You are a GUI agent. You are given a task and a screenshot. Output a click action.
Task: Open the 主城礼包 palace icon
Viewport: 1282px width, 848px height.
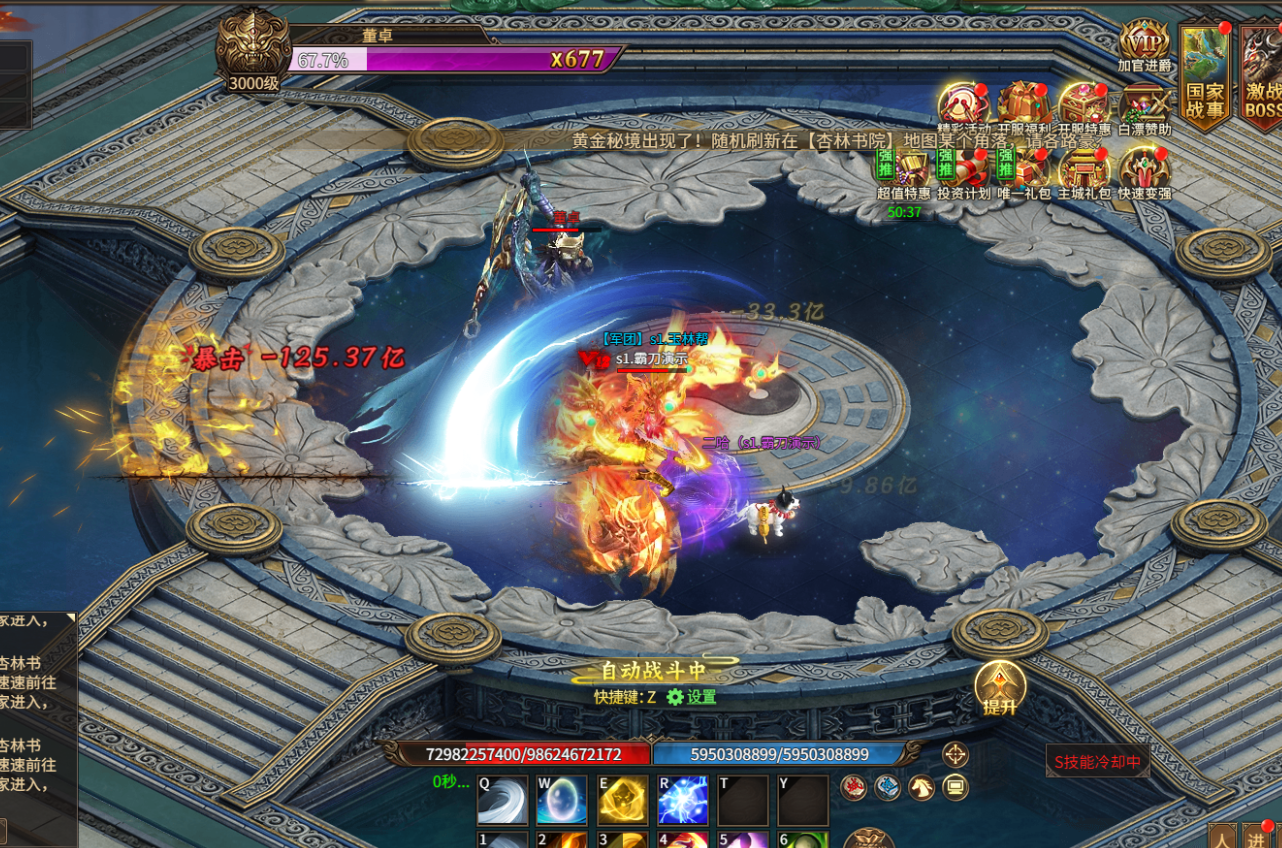click(1084, 170)
